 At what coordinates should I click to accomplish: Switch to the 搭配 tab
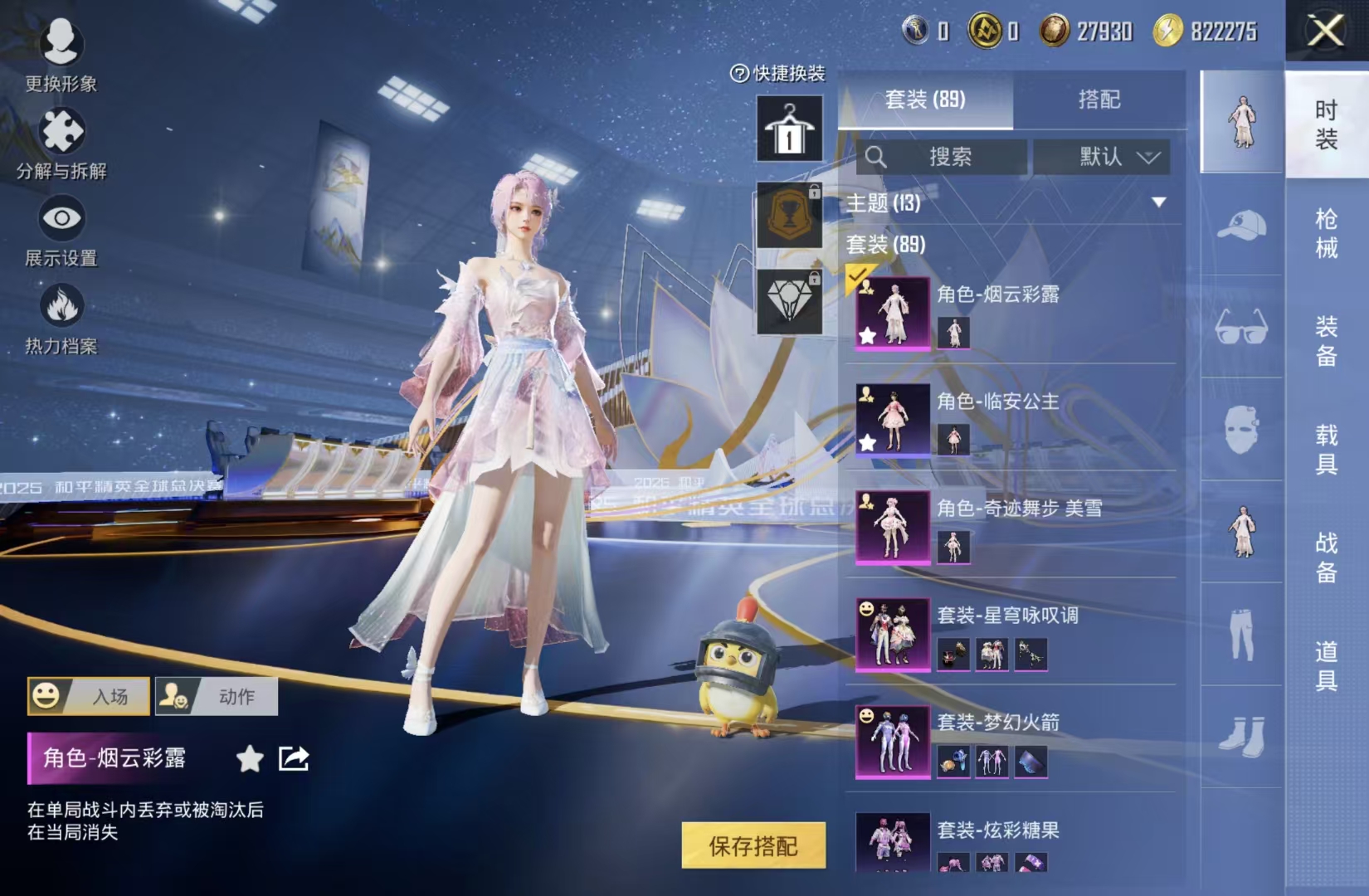click(1099, 100)
